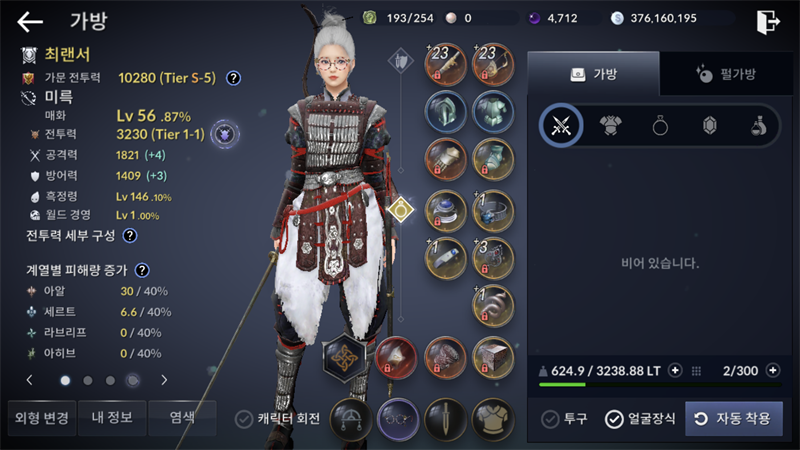Image resolution: width=800 pixels, height=450 pixels.
Task: Click the 염색 dye button
Action: 182,418
